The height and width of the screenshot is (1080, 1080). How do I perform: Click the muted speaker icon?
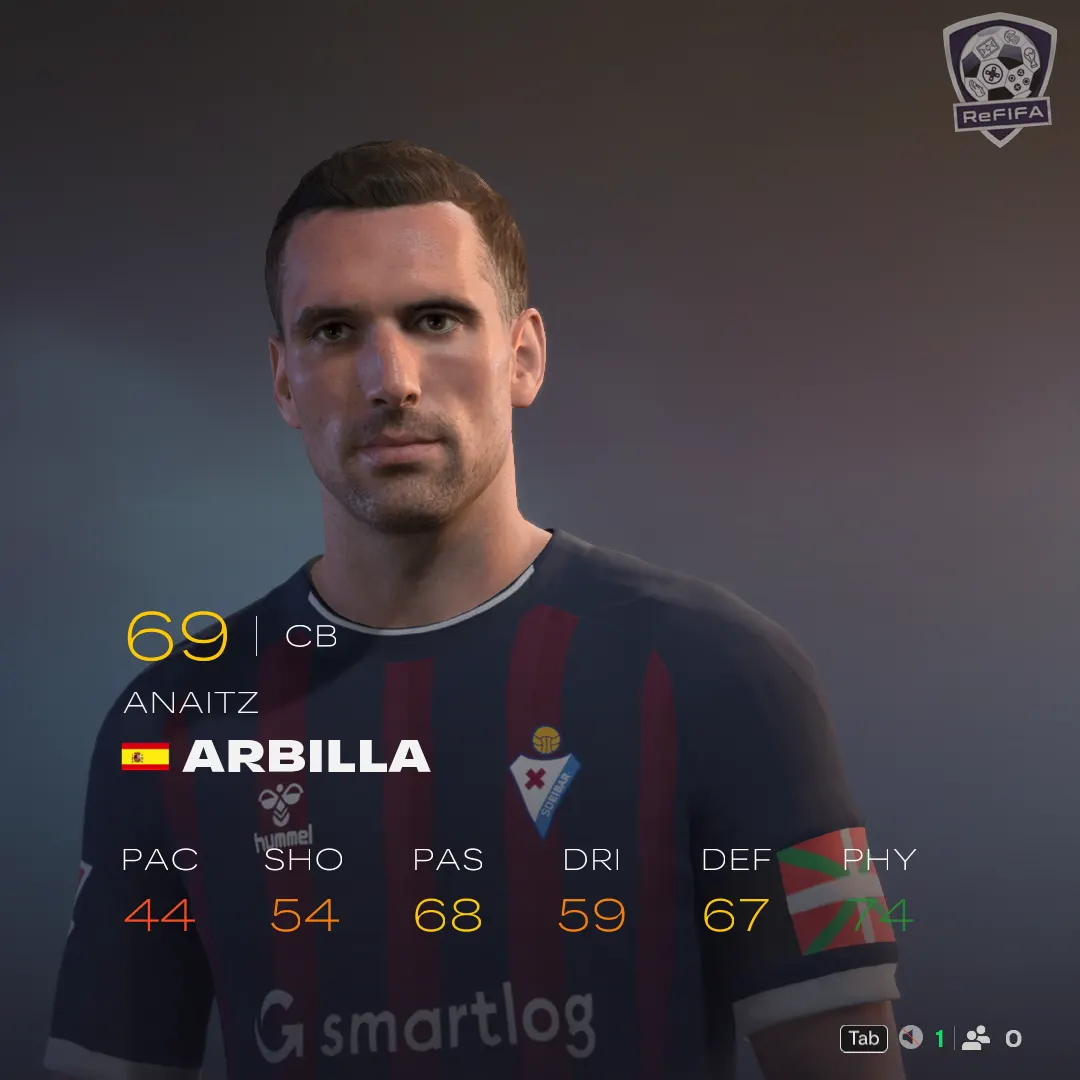tap(910, 1038)
